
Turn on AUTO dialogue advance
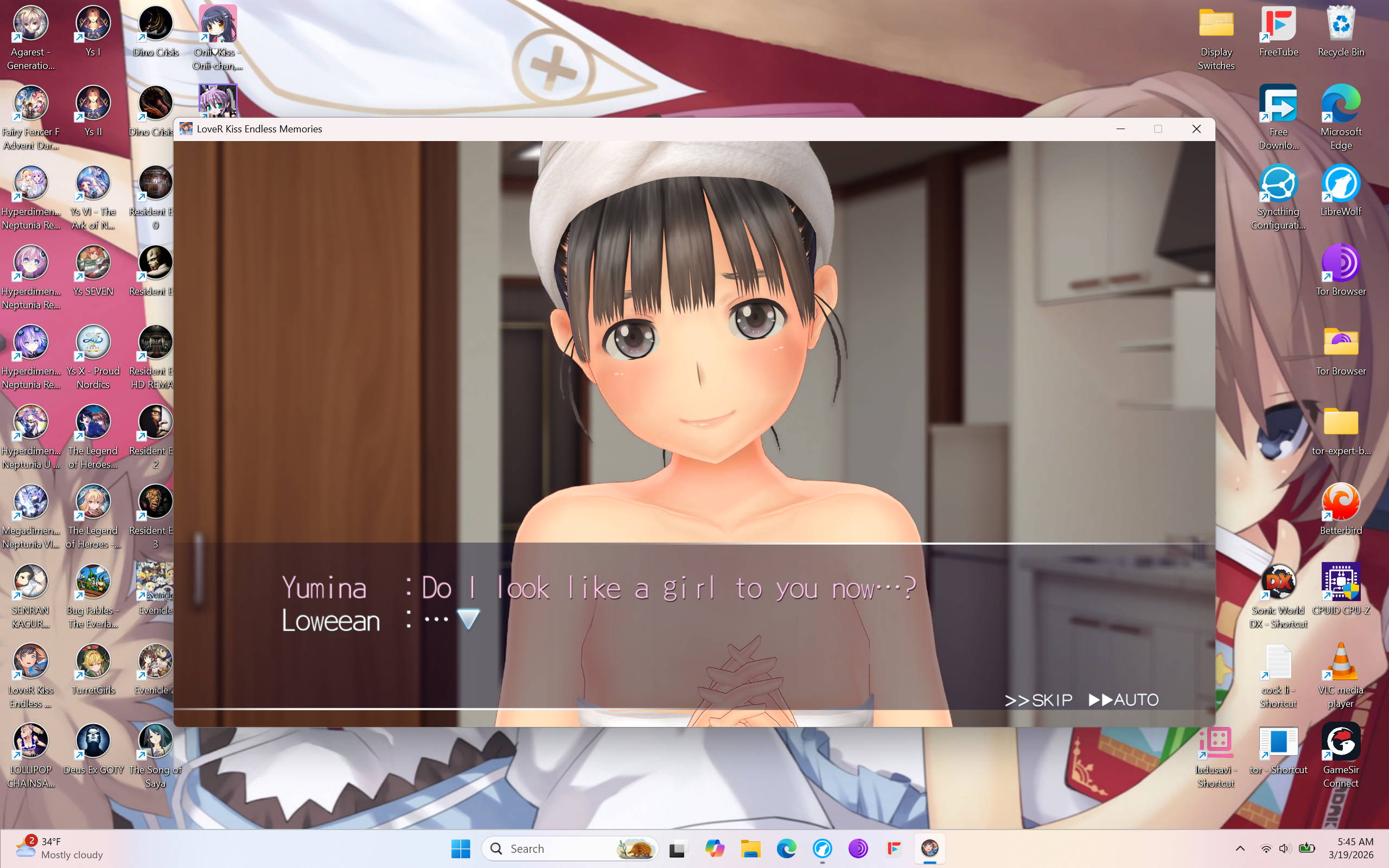(1123, 700)
